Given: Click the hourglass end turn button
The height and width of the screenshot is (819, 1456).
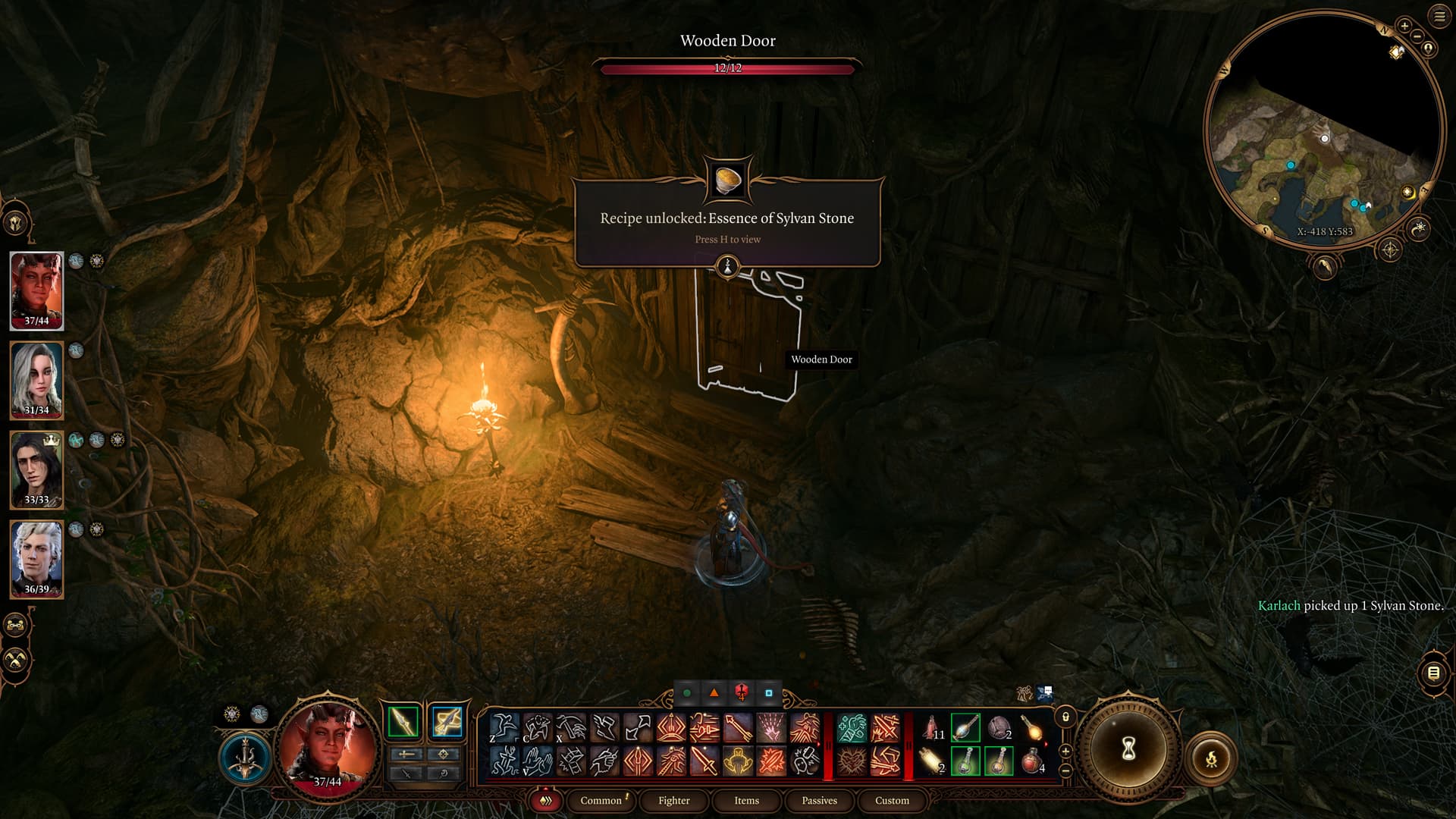Looking at the screenshot, I should 1128,749.
